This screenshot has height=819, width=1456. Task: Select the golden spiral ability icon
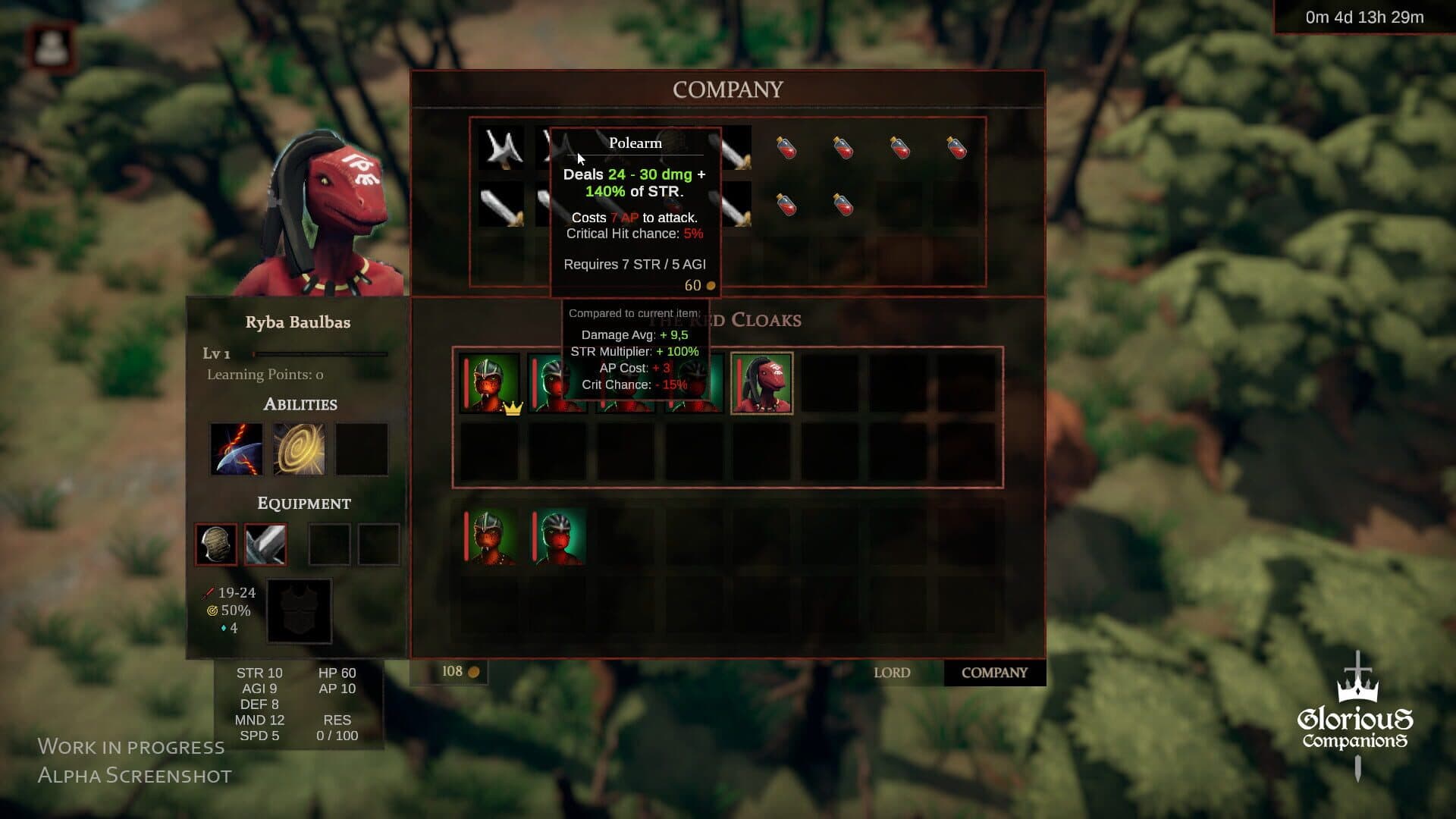click(299, 449)
